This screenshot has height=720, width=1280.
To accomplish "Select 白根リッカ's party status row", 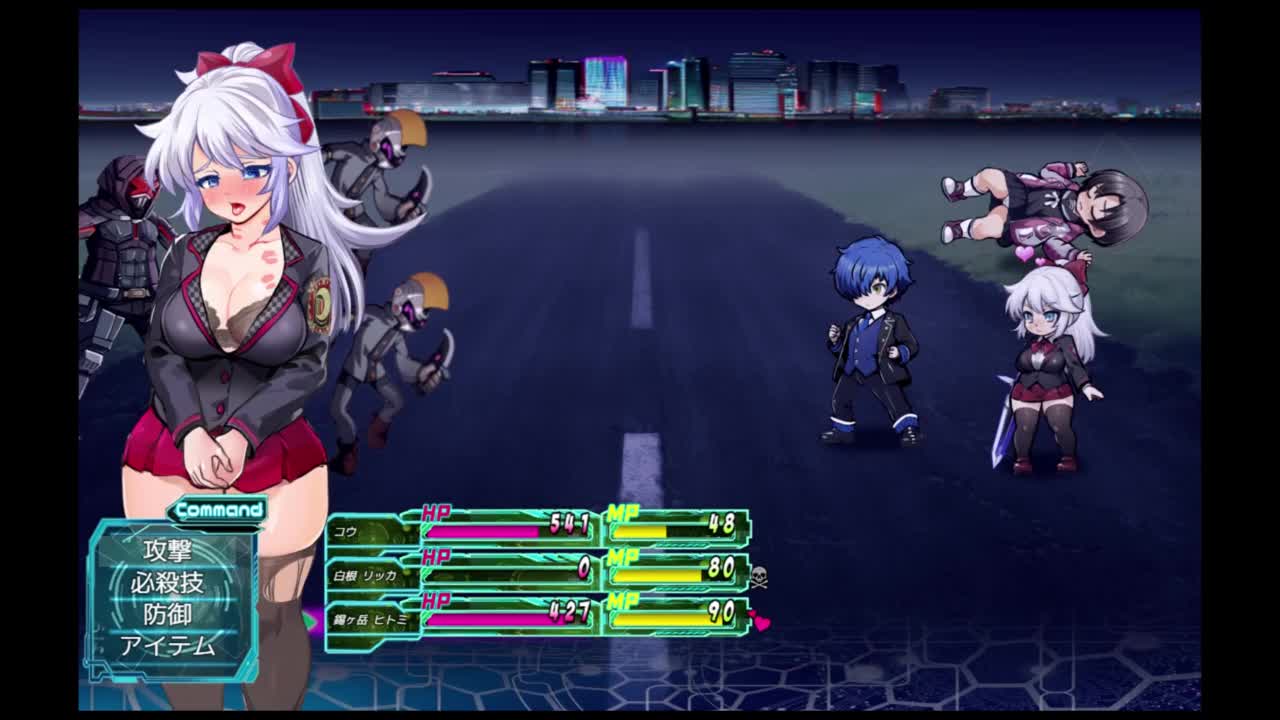I will pyautogui.click(x=538, y=573).
